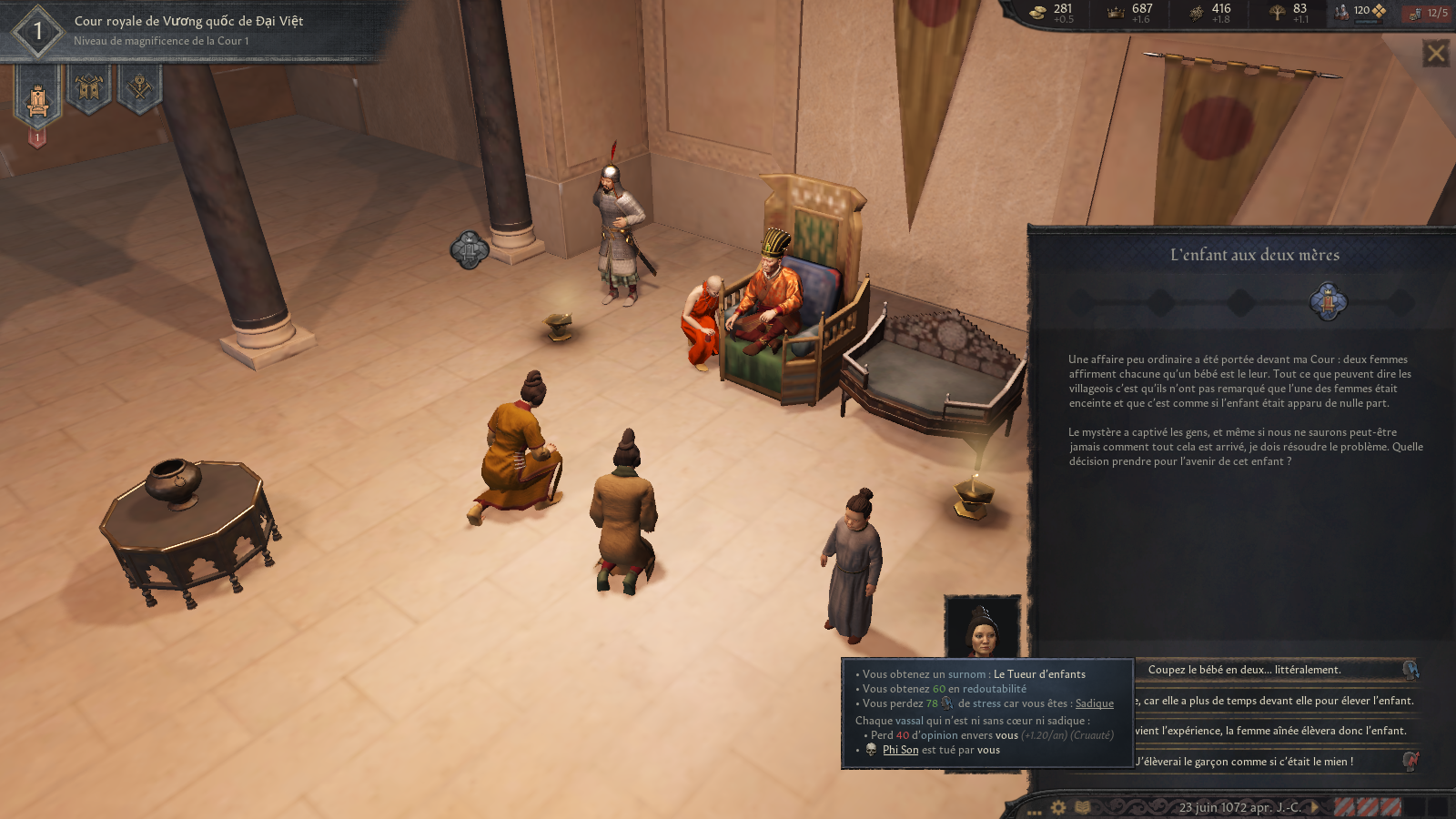The image size is (1456, 819).
Task: Follow the "Phi Son" link in the tooltip
Action: [x=900, y=750]
